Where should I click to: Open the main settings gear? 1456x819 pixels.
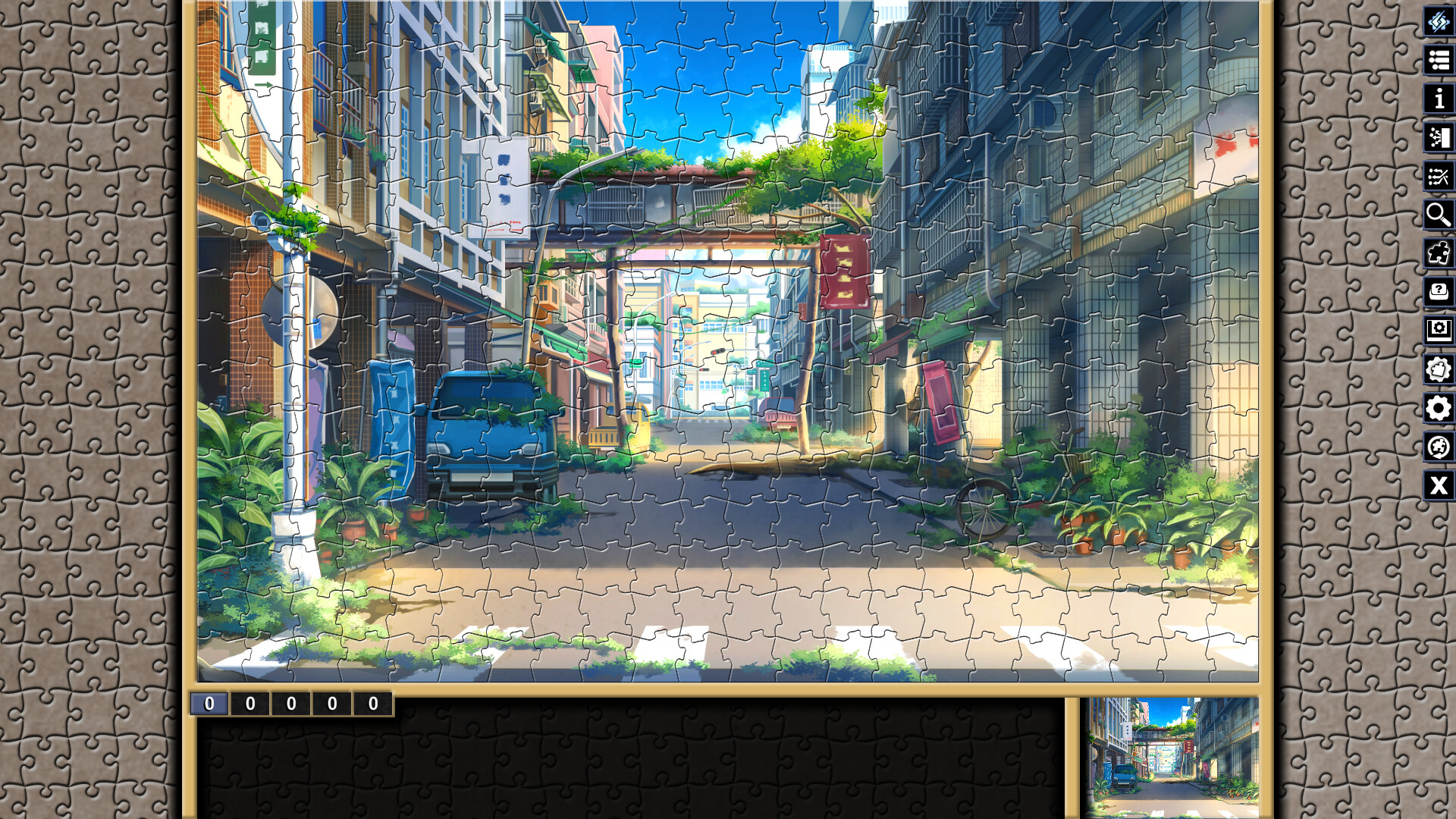1436,408
